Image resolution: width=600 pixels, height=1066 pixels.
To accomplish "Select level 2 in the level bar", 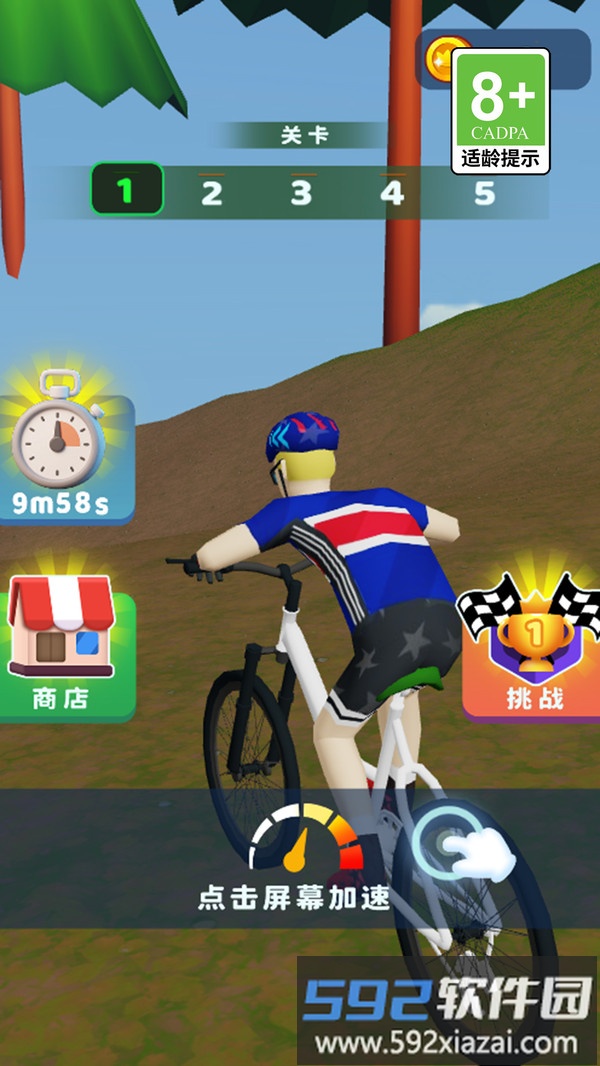I will click(x=211, y=192).
